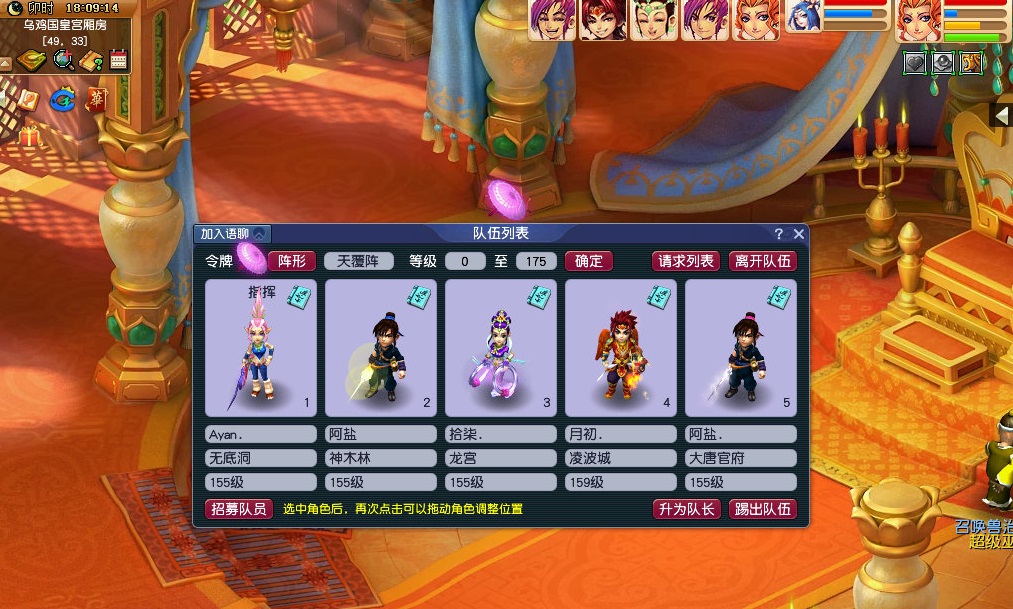Click the 阵形 formation button
This screenshot has height=609, width=1013.
[291, 261]
